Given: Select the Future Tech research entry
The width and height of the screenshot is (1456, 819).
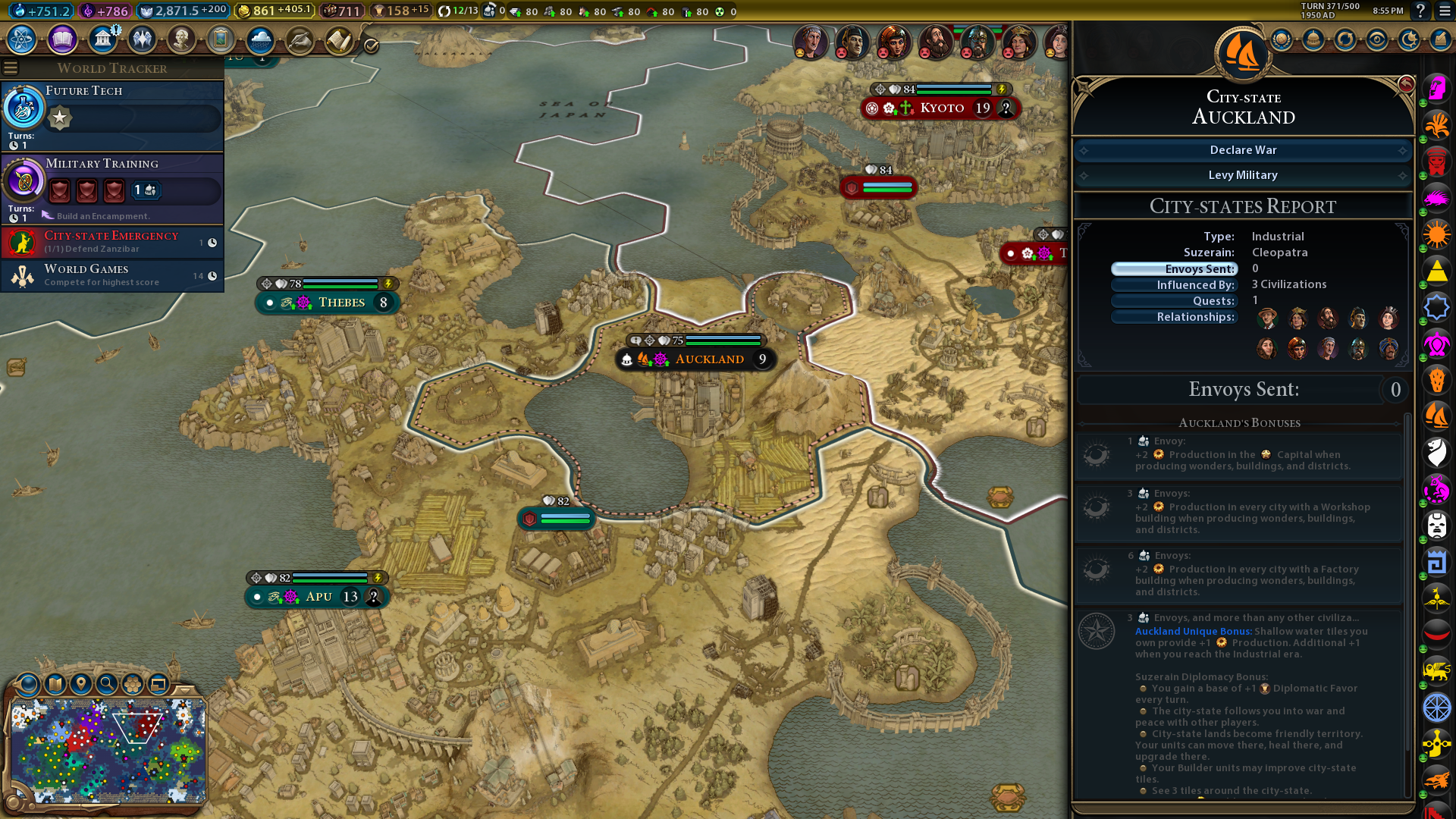Looking at the screenshot, I should tap(112, 115).
